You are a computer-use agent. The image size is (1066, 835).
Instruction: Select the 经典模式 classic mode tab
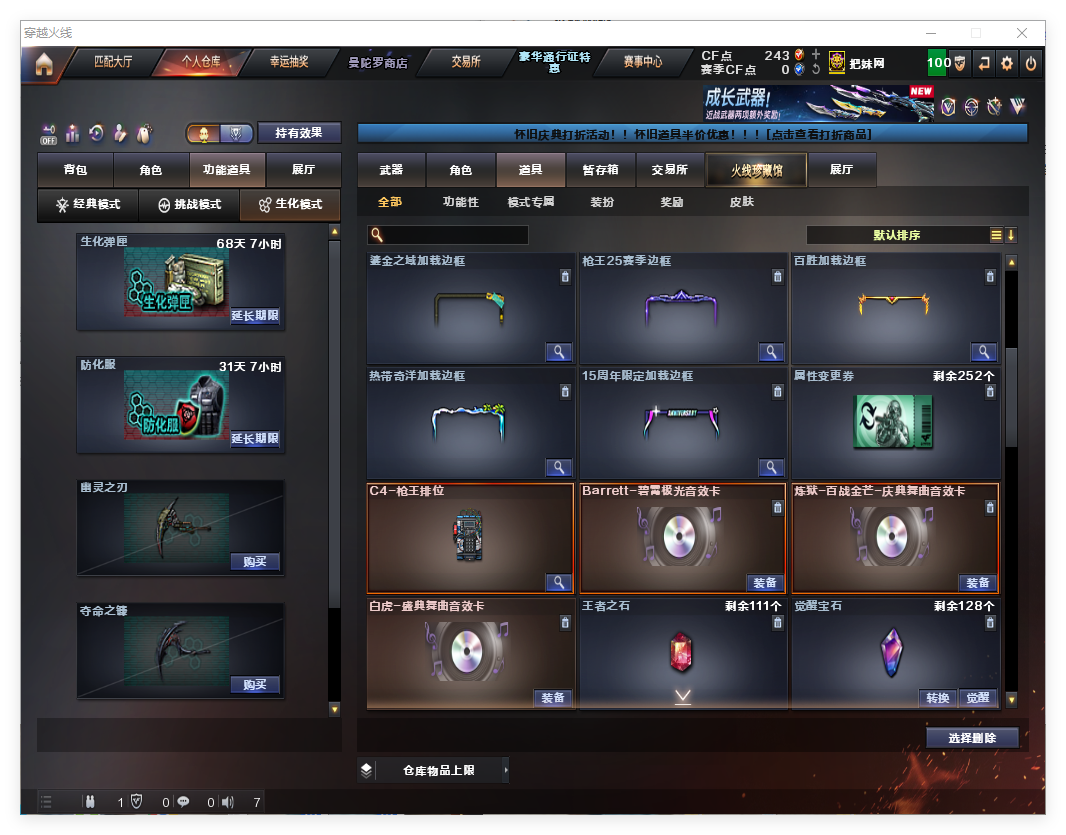pyautogui.click(x=88, y=205)
